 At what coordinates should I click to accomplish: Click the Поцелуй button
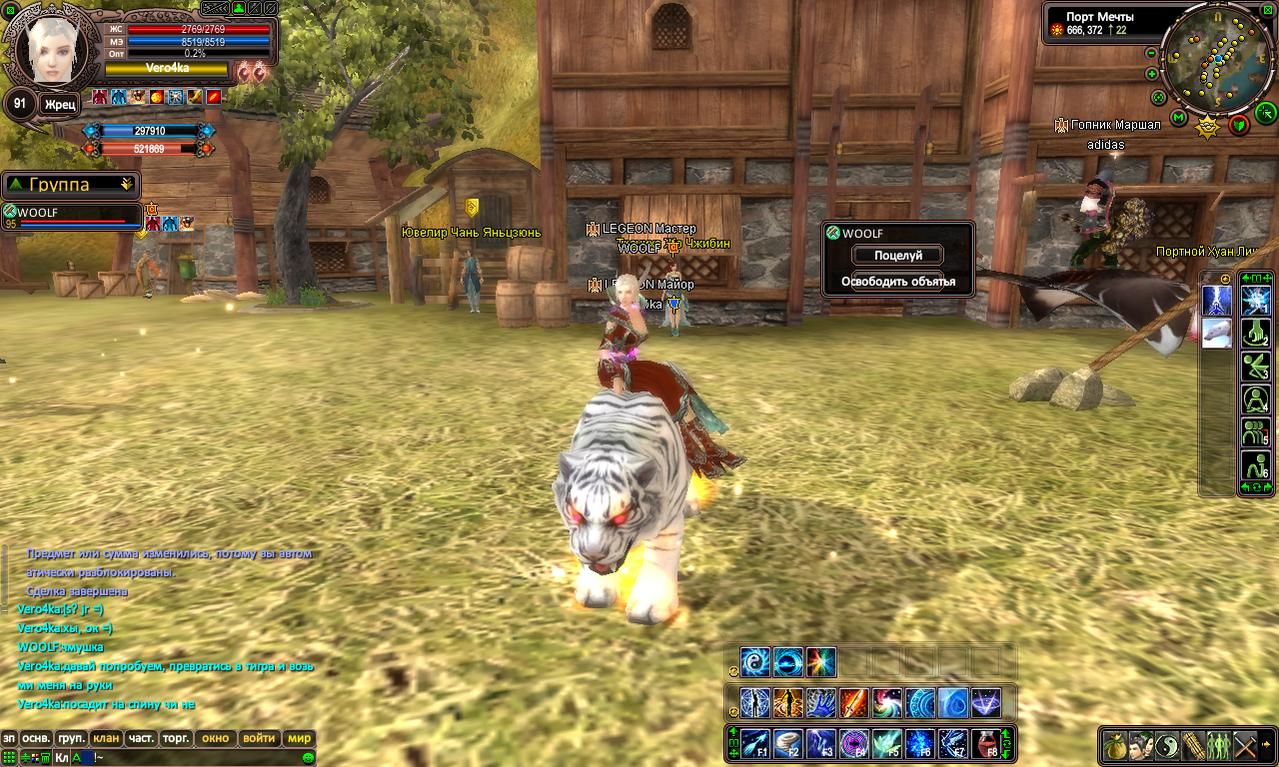point(897,256)
